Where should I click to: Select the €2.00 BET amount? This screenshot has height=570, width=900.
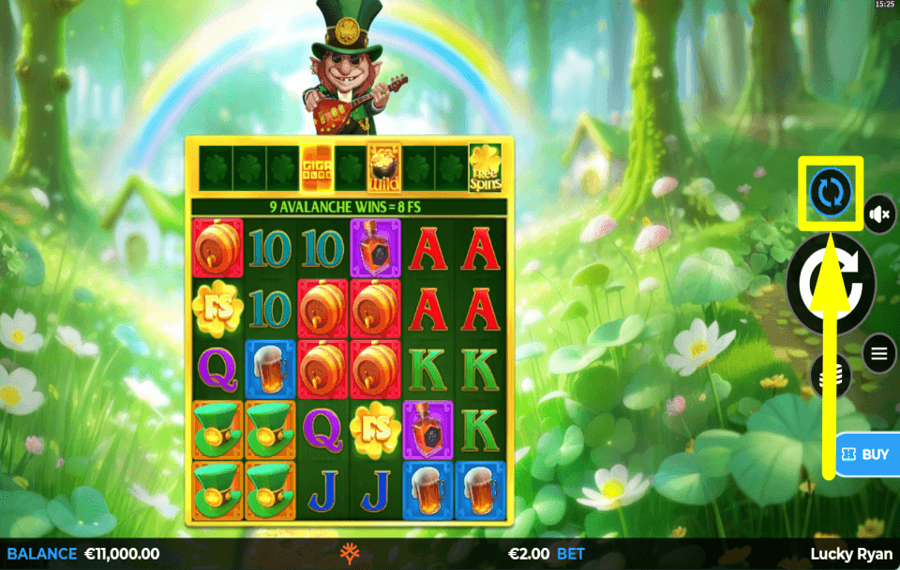[x=546, y=553]
